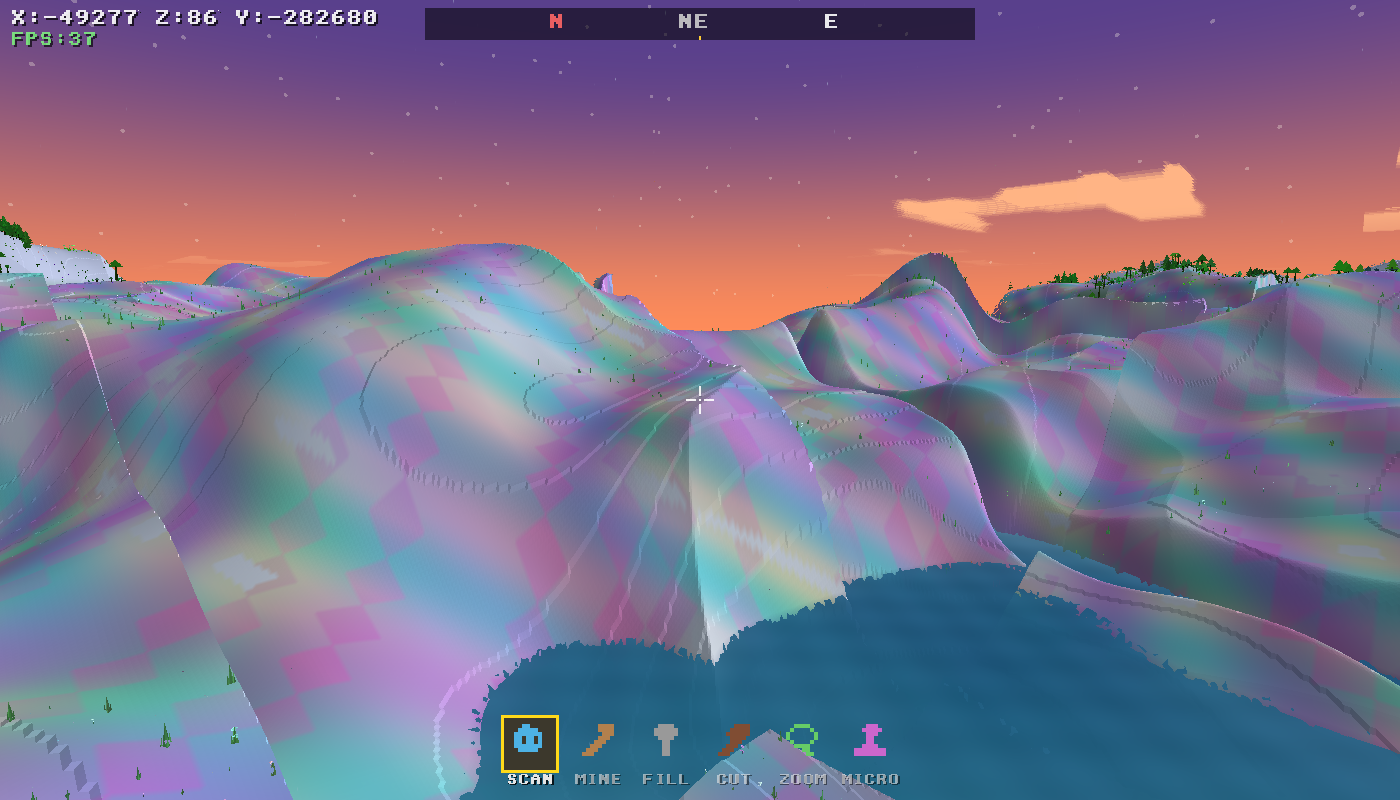Toggle the SCAN tool's yellow selection frame
1400x800 pixels.
[528, 741]
